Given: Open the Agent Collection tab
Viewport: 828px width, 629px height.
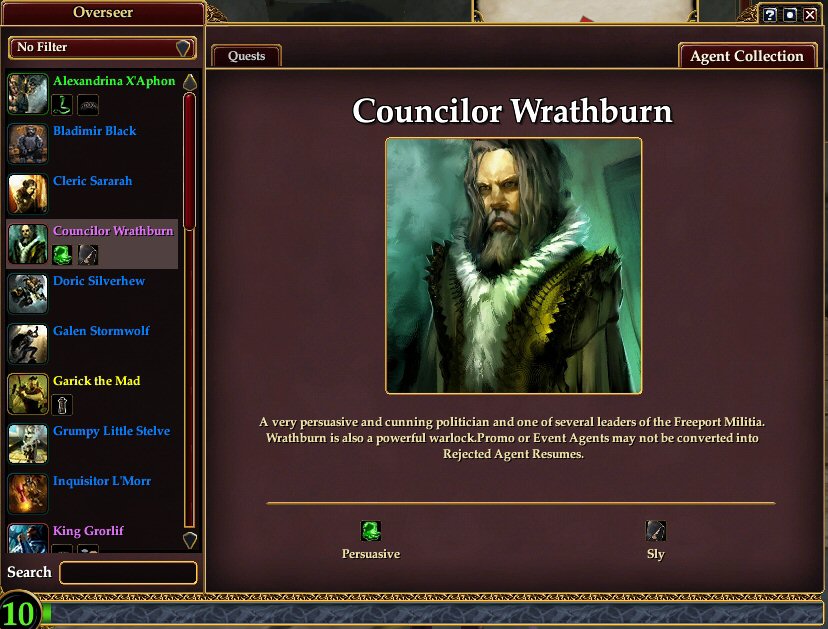Looking at the screenshot, I should click(746, 56).
